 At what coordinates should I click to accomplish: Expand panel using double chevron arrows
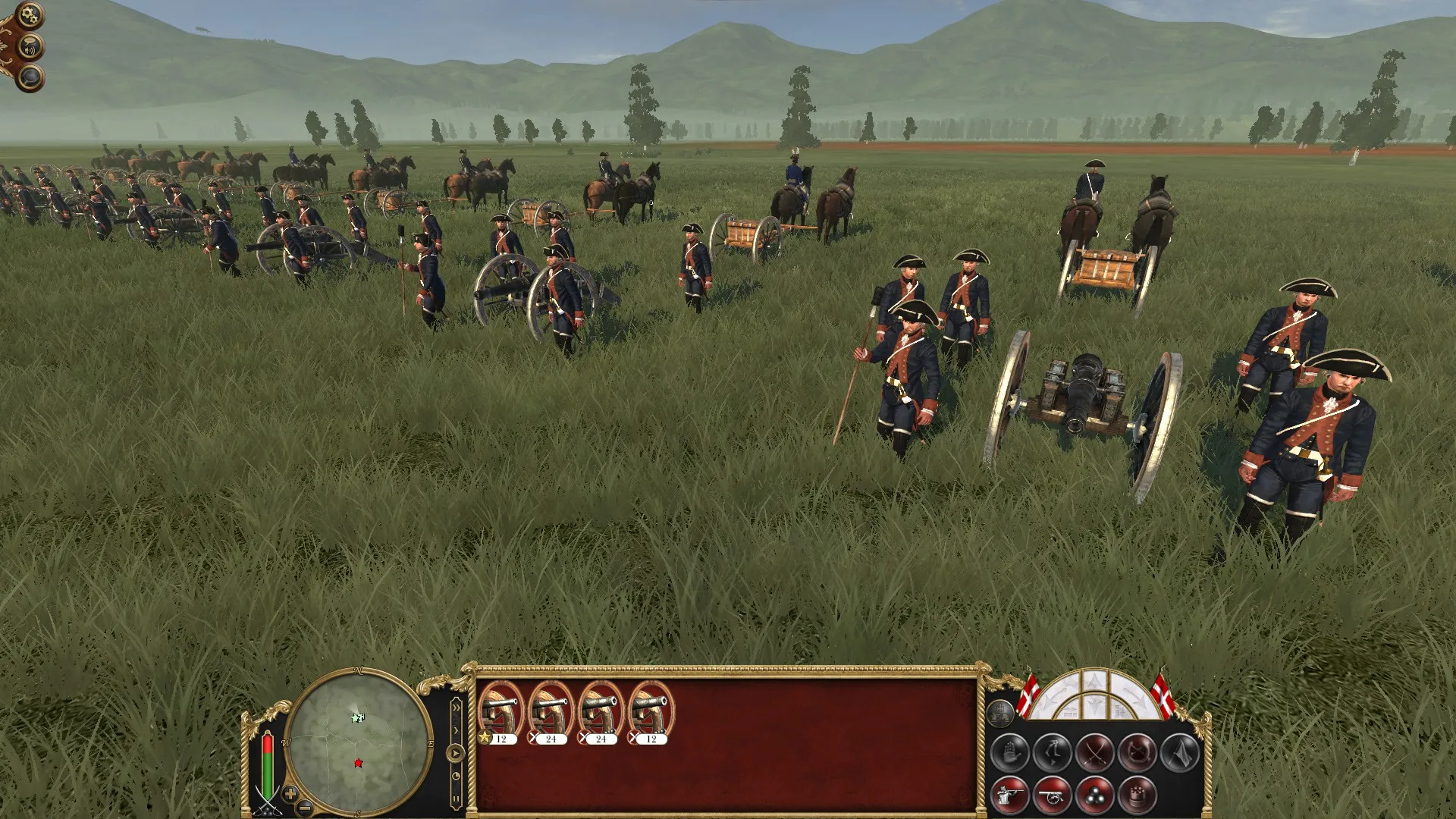tap(457, 708)
